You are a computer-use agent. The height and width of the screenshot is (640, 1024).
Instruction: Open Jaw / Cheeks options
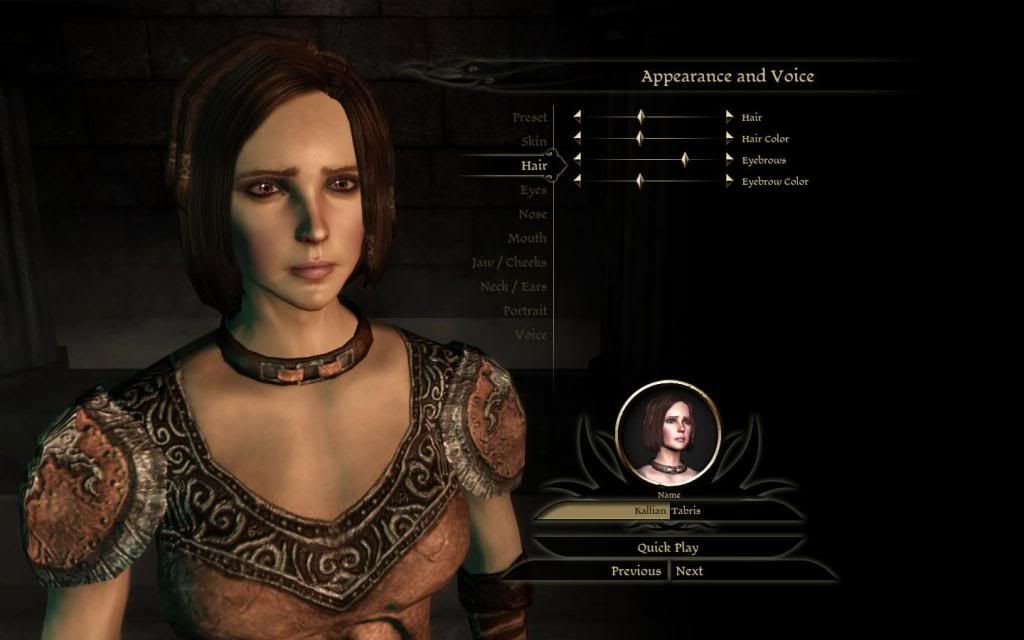(509, 262)
